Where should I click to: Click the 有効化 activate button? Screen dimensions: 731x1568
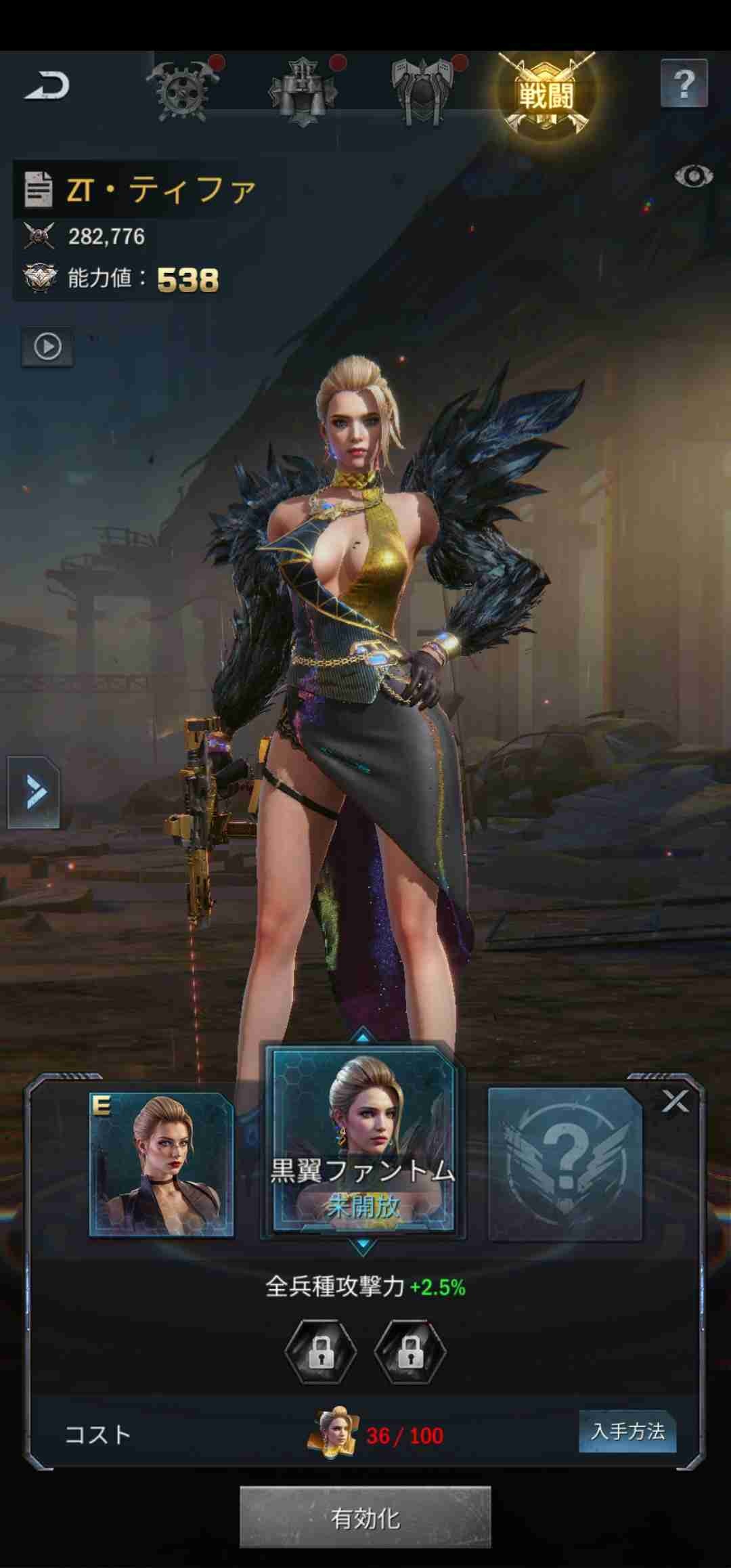tap(365, 1518)
